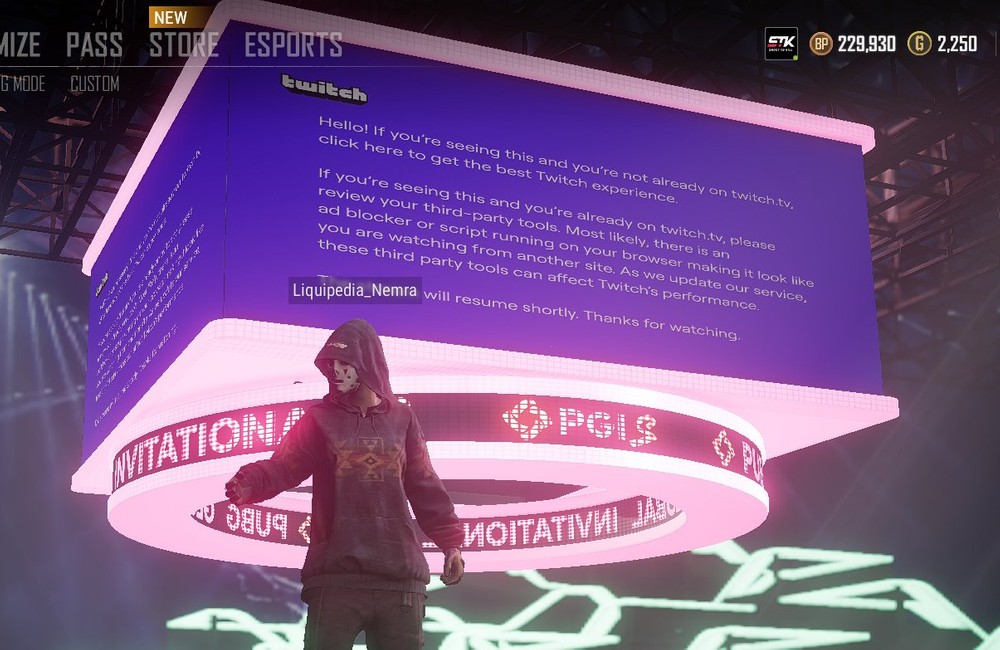Screen dimensions: 1000x650
Task: Open the partially visible Customize menu
Action: (x=20, y=45)
